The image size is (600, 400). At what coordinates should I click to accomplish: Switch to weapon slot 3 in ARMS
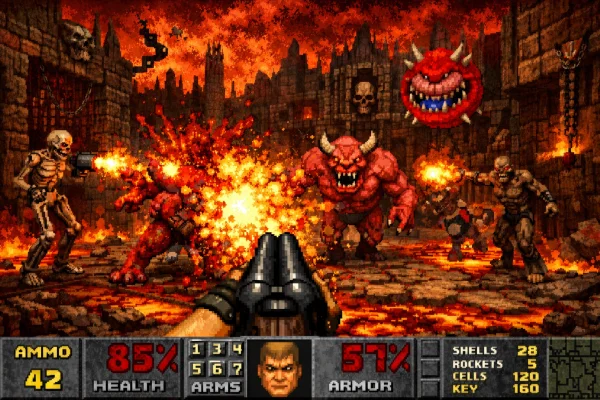(217, 349)
